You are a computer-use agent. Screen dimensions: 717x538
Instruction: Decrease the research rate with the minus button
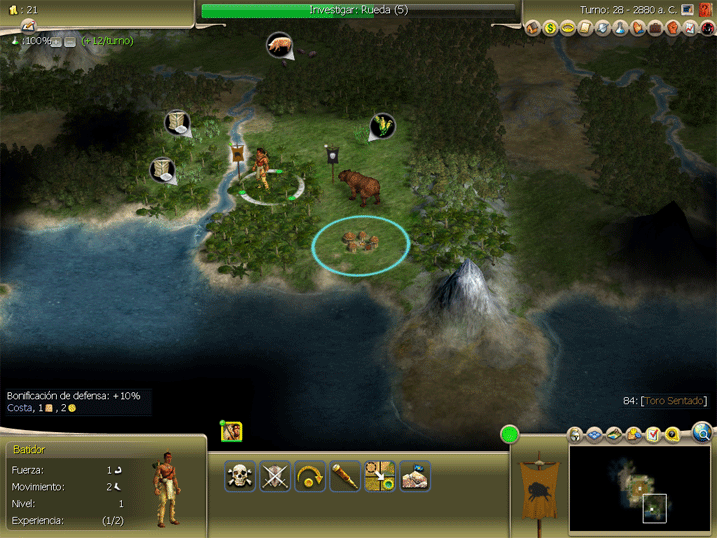click(70, 41)
